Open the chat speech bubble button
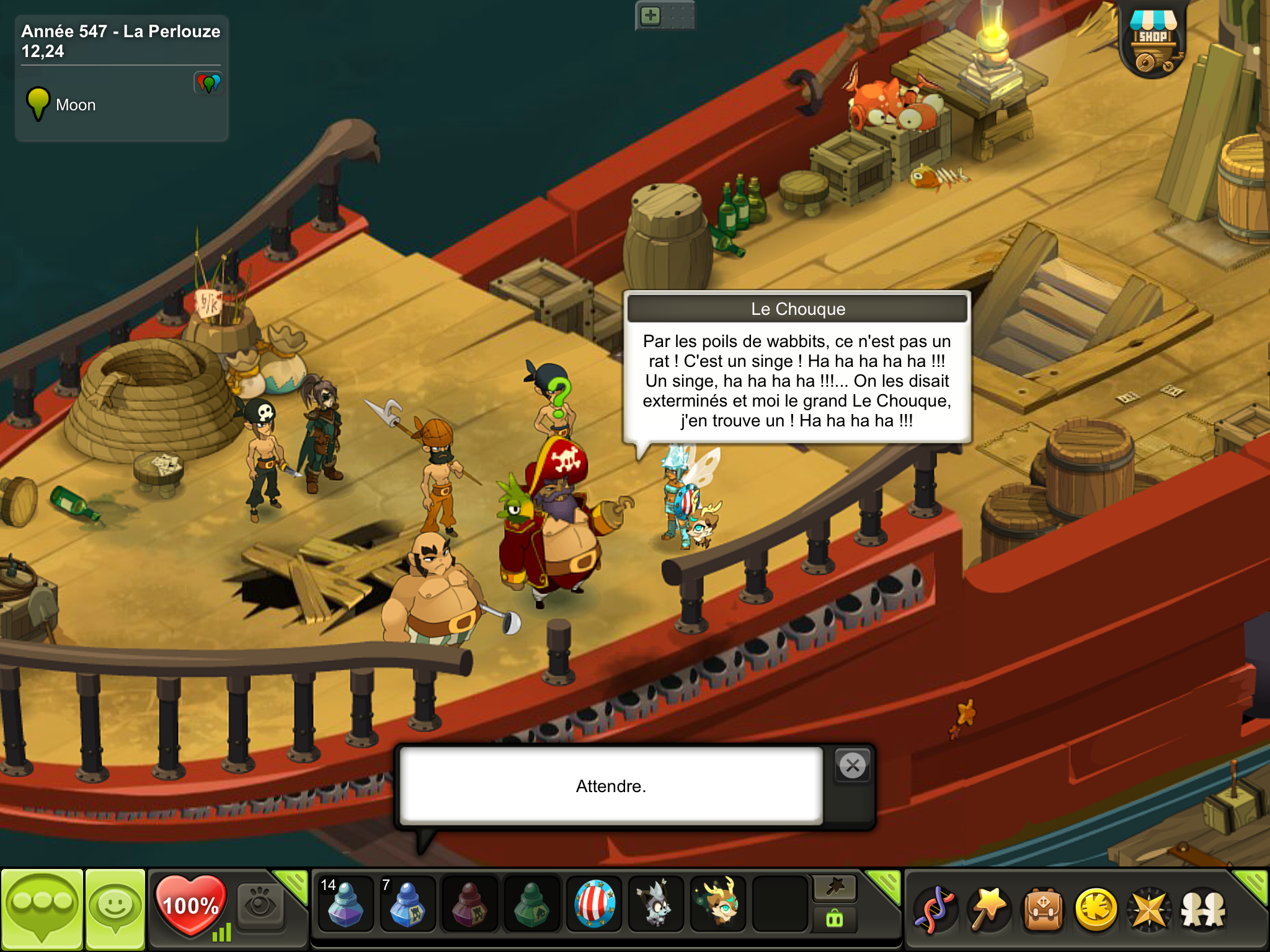The width and height of the screenshot is (1270, 952). (42, 909)
